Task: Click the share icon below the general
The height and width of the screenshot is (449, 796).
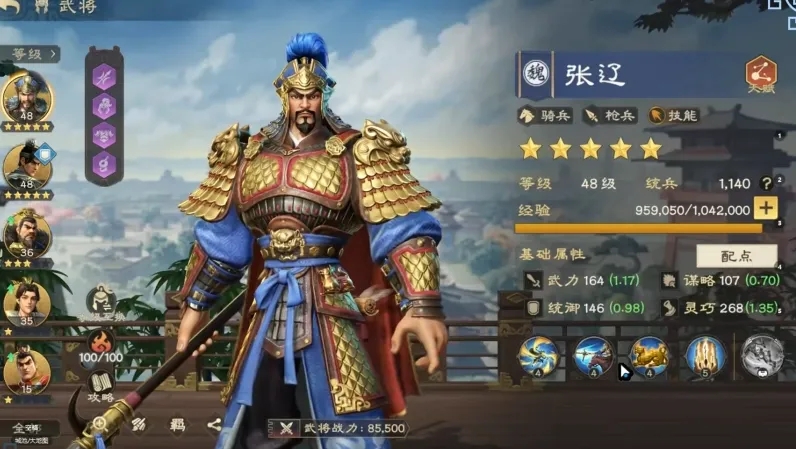Action: pos(214,425)
